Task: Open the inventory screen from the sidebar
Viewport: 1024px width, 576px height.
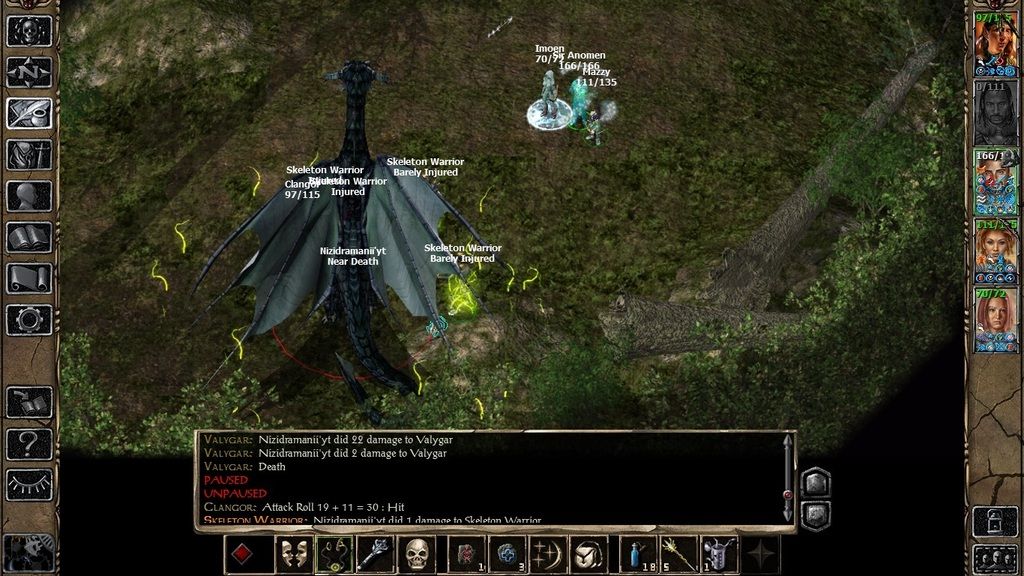Action: tap(29, 154)
